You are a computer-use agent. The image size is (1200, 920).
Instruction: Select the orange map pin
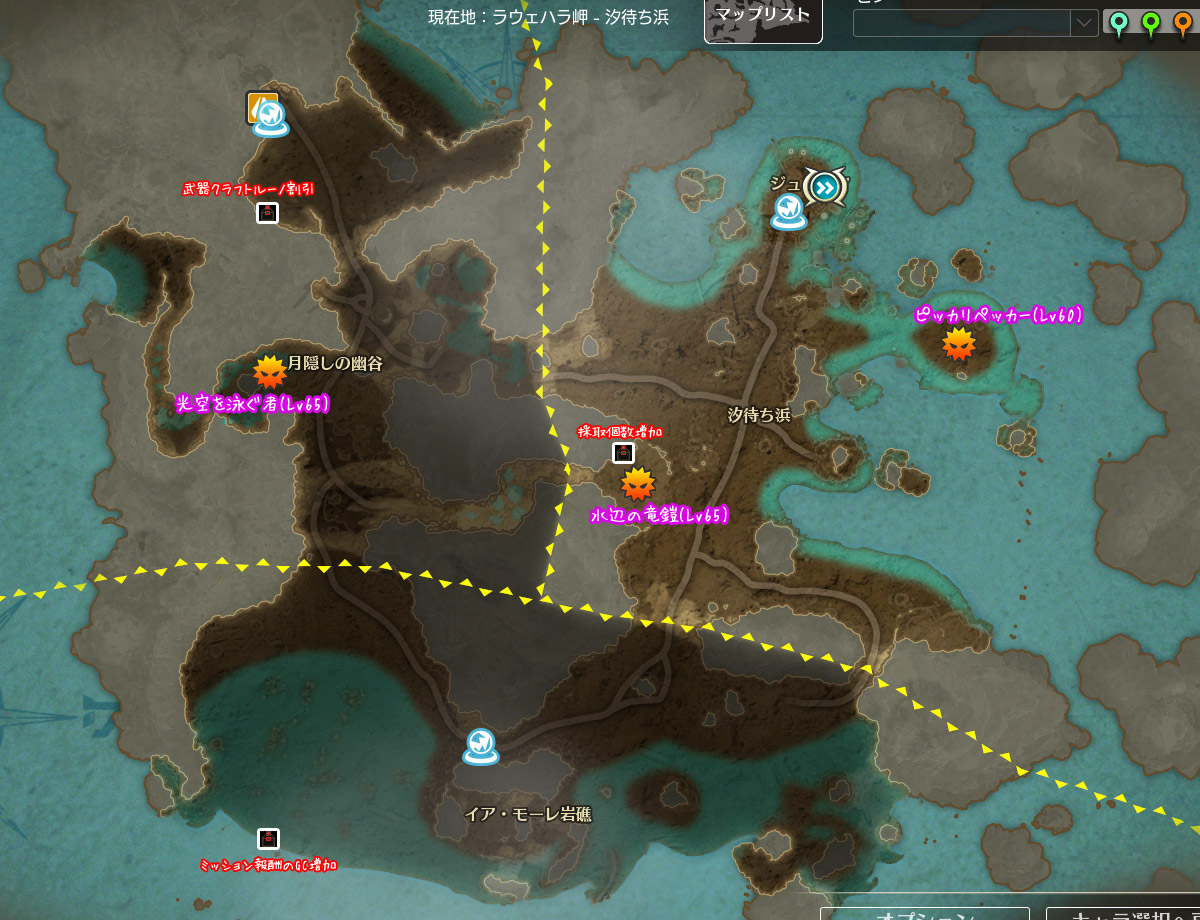click(1183, 22)
